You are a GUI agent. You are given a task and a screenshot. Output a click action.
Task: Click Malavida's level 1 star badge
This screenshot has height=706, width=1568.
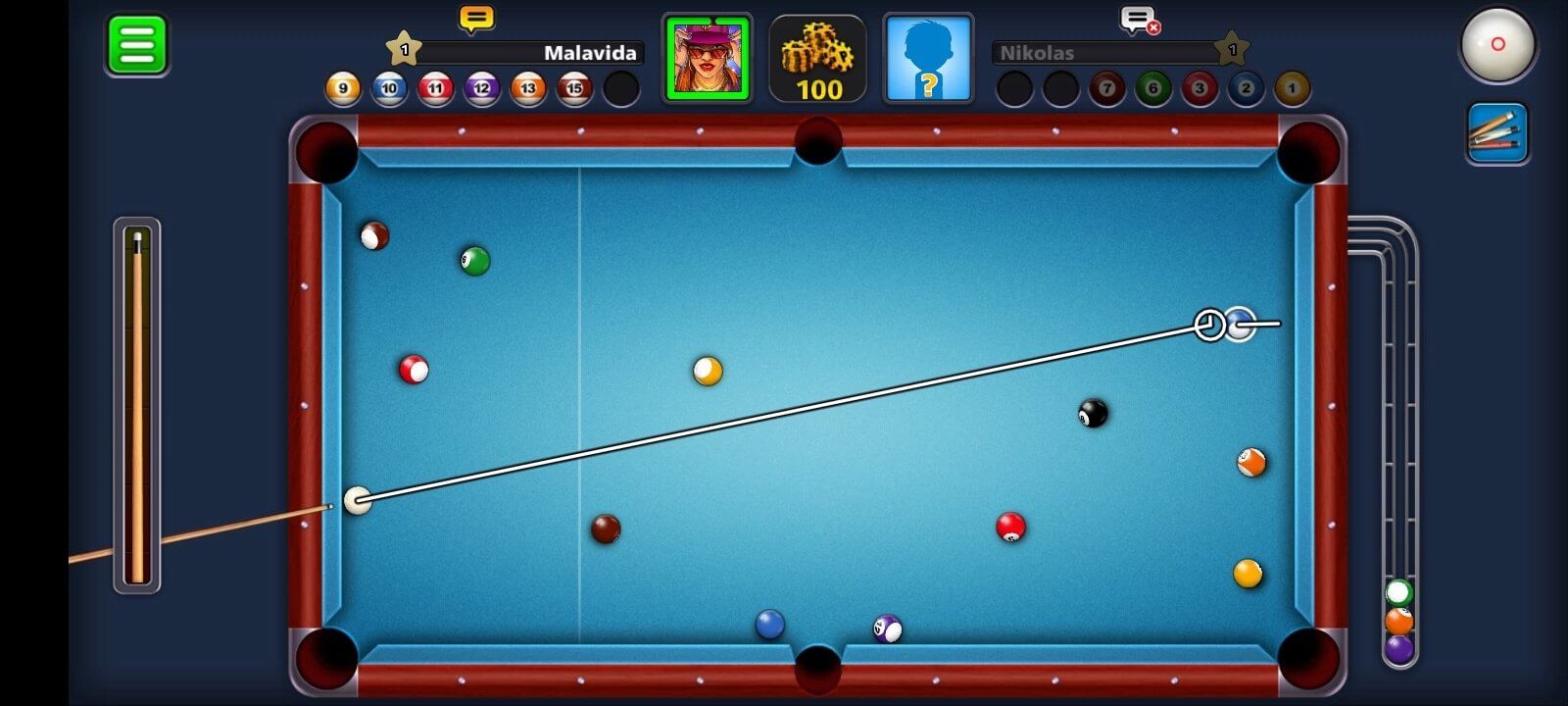pos(403,46)
